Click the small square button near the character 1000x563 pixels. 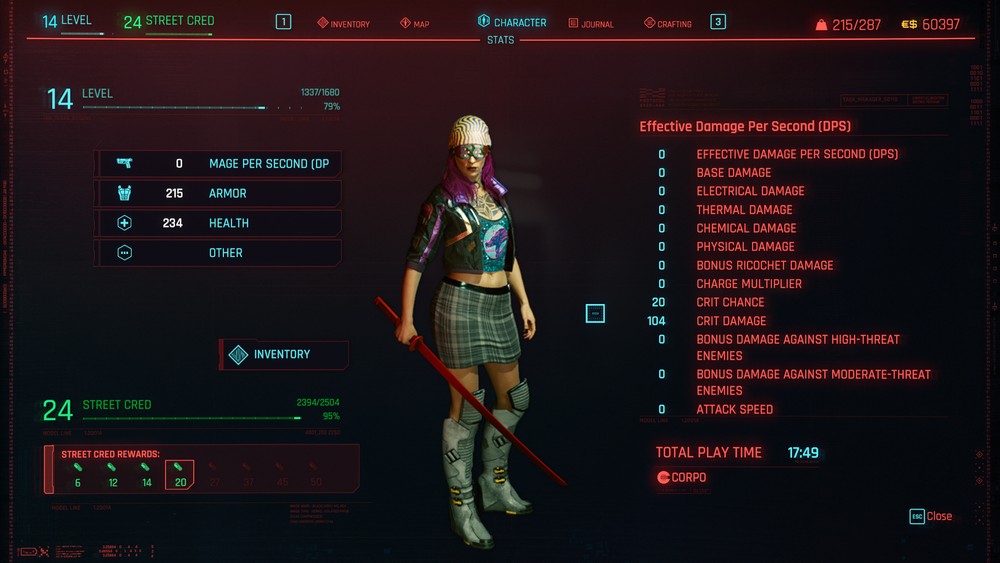click(595, 314)
